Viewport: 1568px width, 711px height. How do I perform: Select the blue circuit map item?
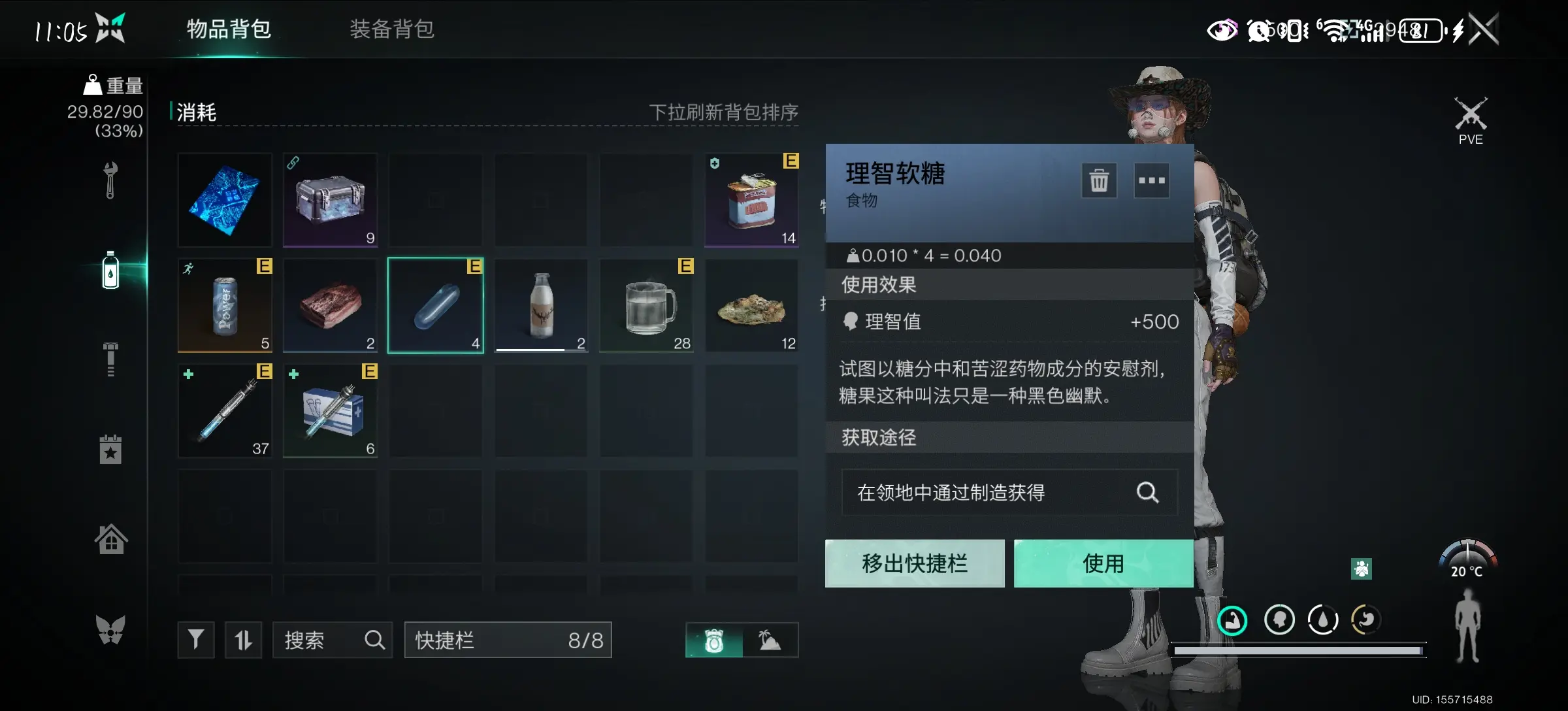[x=225, y=200]
